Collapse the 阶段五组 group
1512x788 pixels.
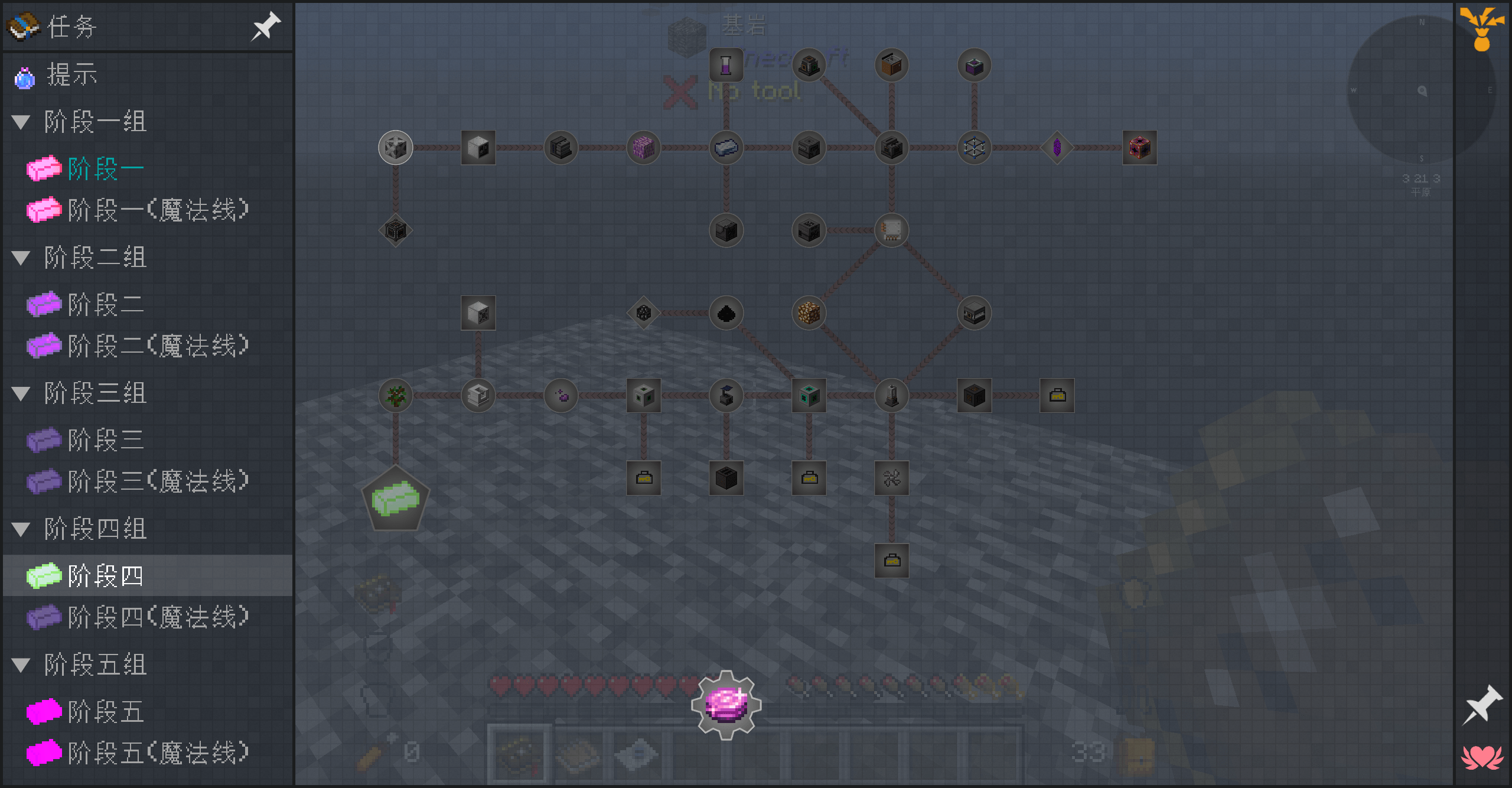click(x=21, y=664)
